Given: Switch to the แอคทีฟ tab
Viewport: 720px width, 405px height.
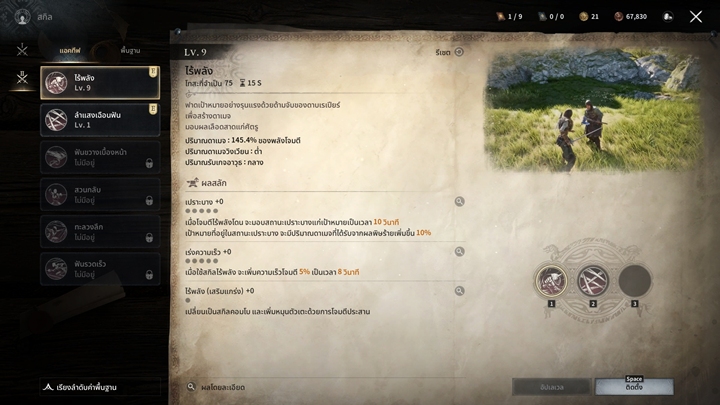Looking at the screenshot, I should [70, 50].
